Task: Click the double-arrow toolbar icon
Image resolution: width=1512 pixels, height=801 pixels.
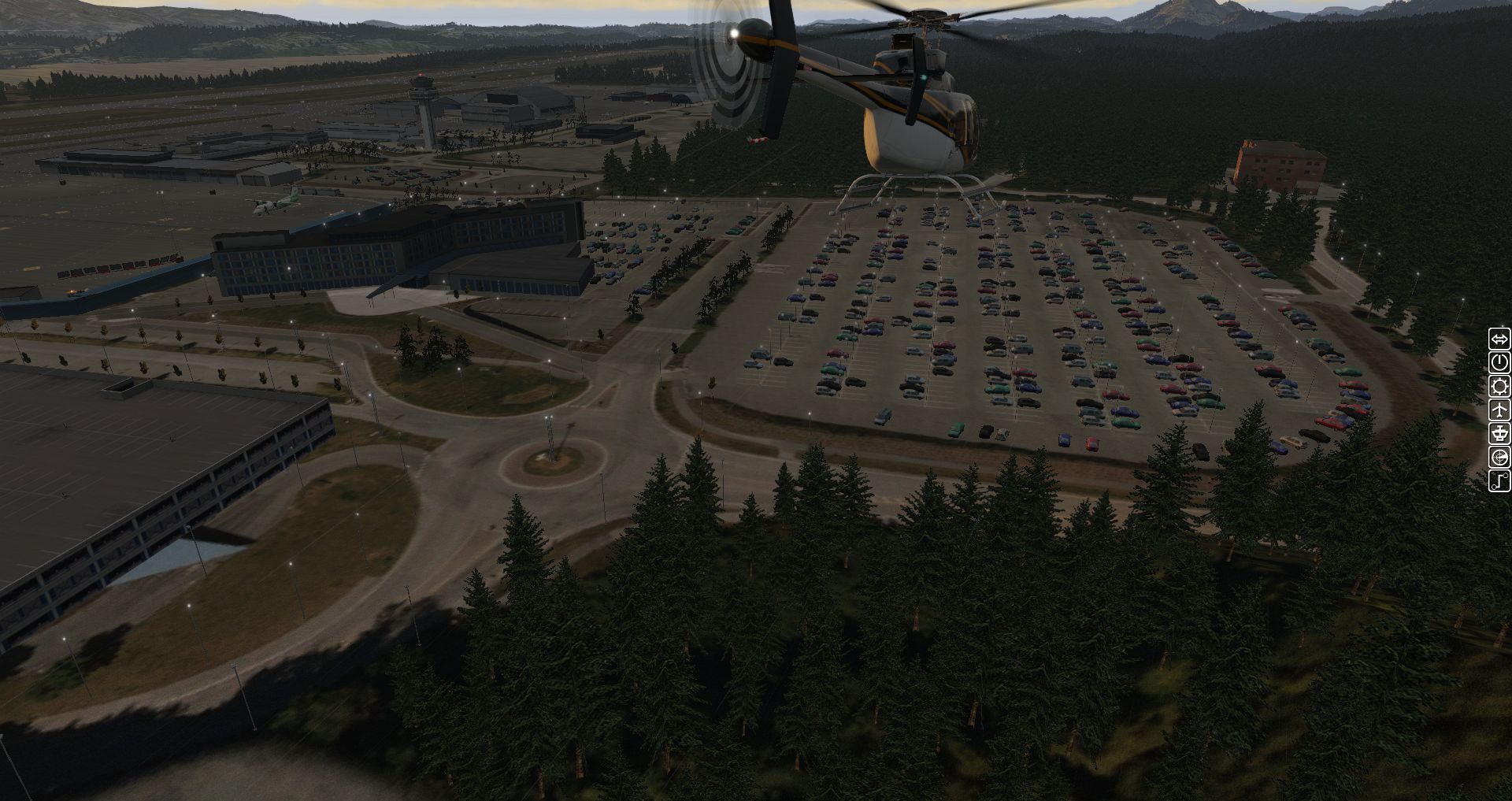Action: (x=1499, y=339)
